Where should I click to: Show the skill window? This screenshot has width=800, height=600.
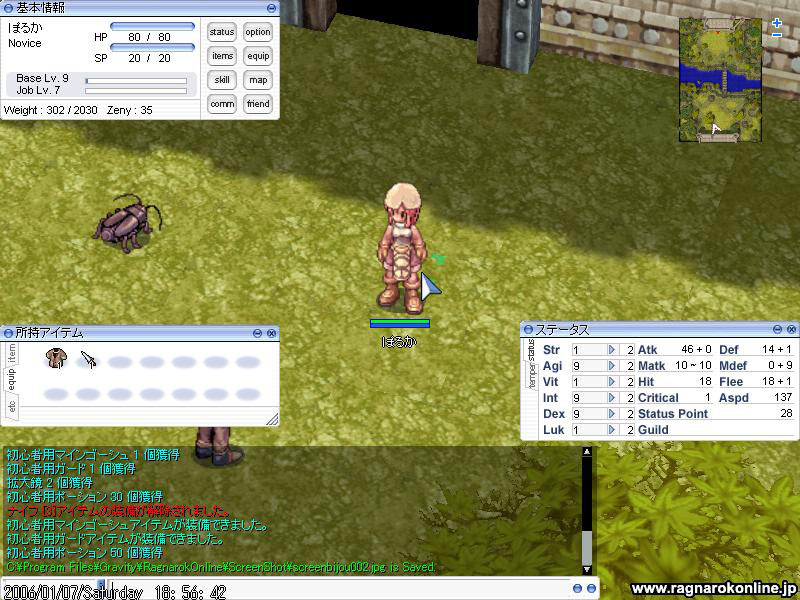tap(222, 80)
